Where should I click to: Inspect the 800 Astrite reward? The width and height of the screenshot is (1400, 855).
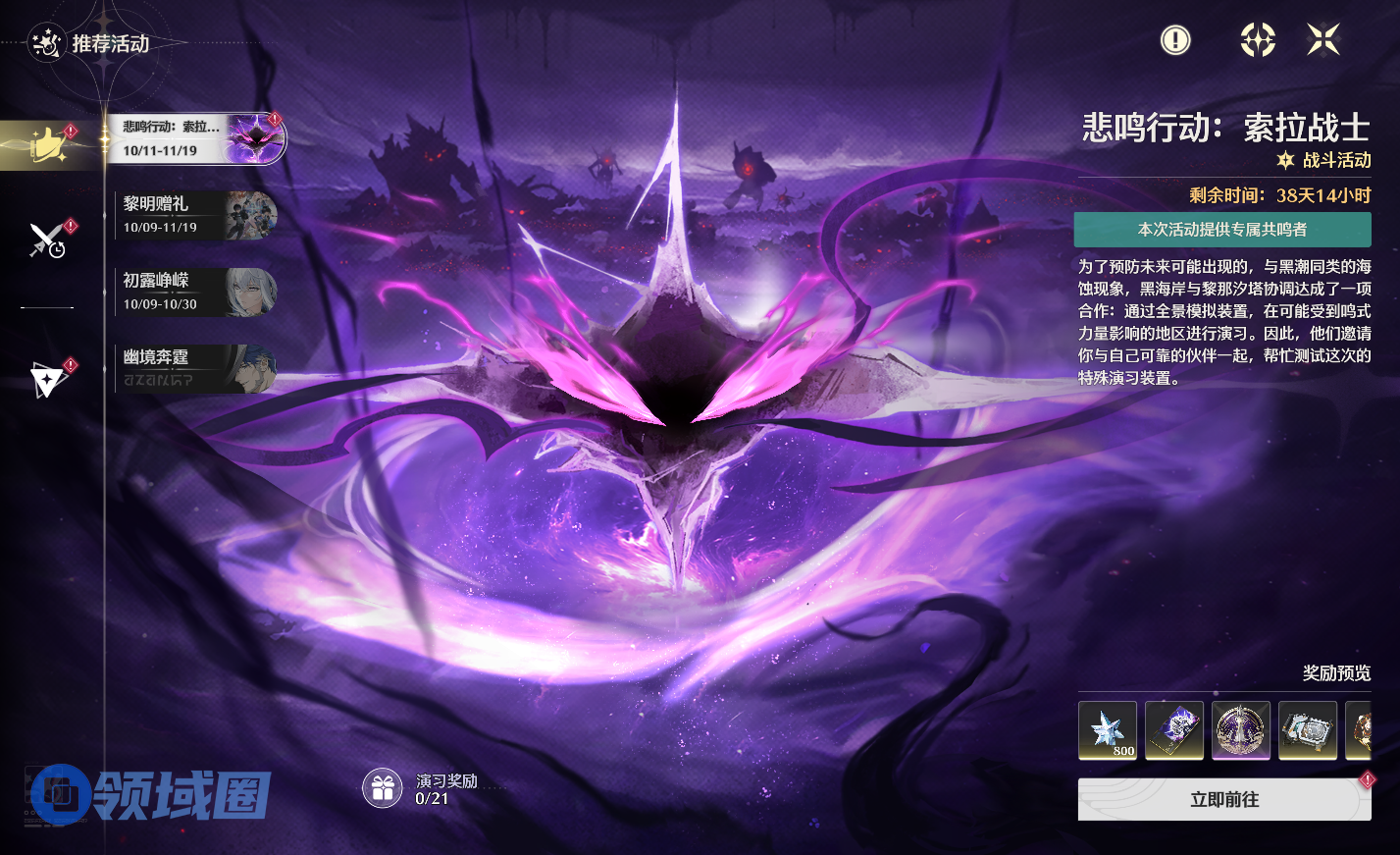tap(1108, 730)
